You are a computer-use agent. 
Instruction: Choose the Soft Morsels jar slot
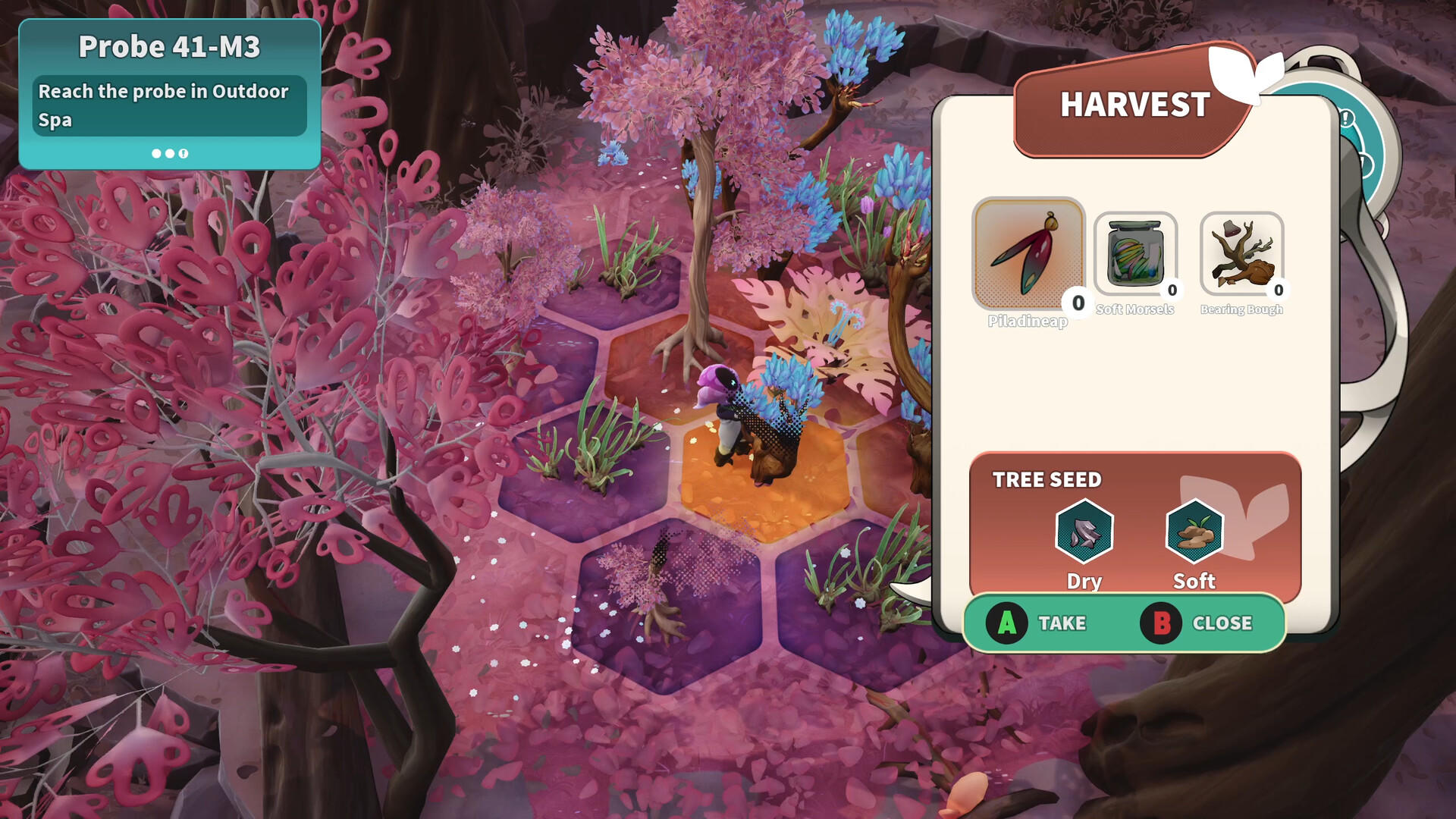pos(1135,254)
